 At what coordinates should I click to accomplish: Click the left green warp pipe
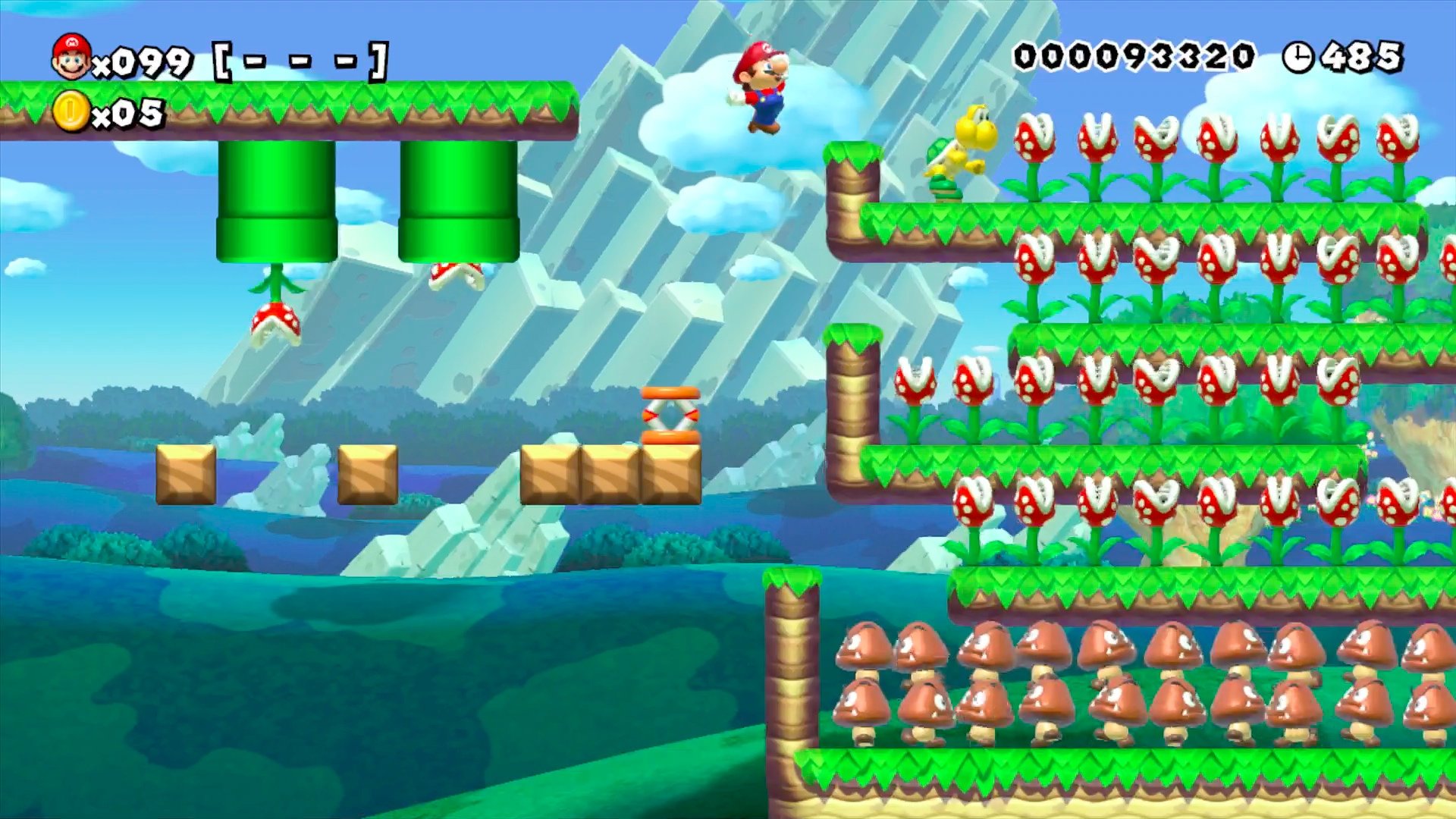coord(278,197)
